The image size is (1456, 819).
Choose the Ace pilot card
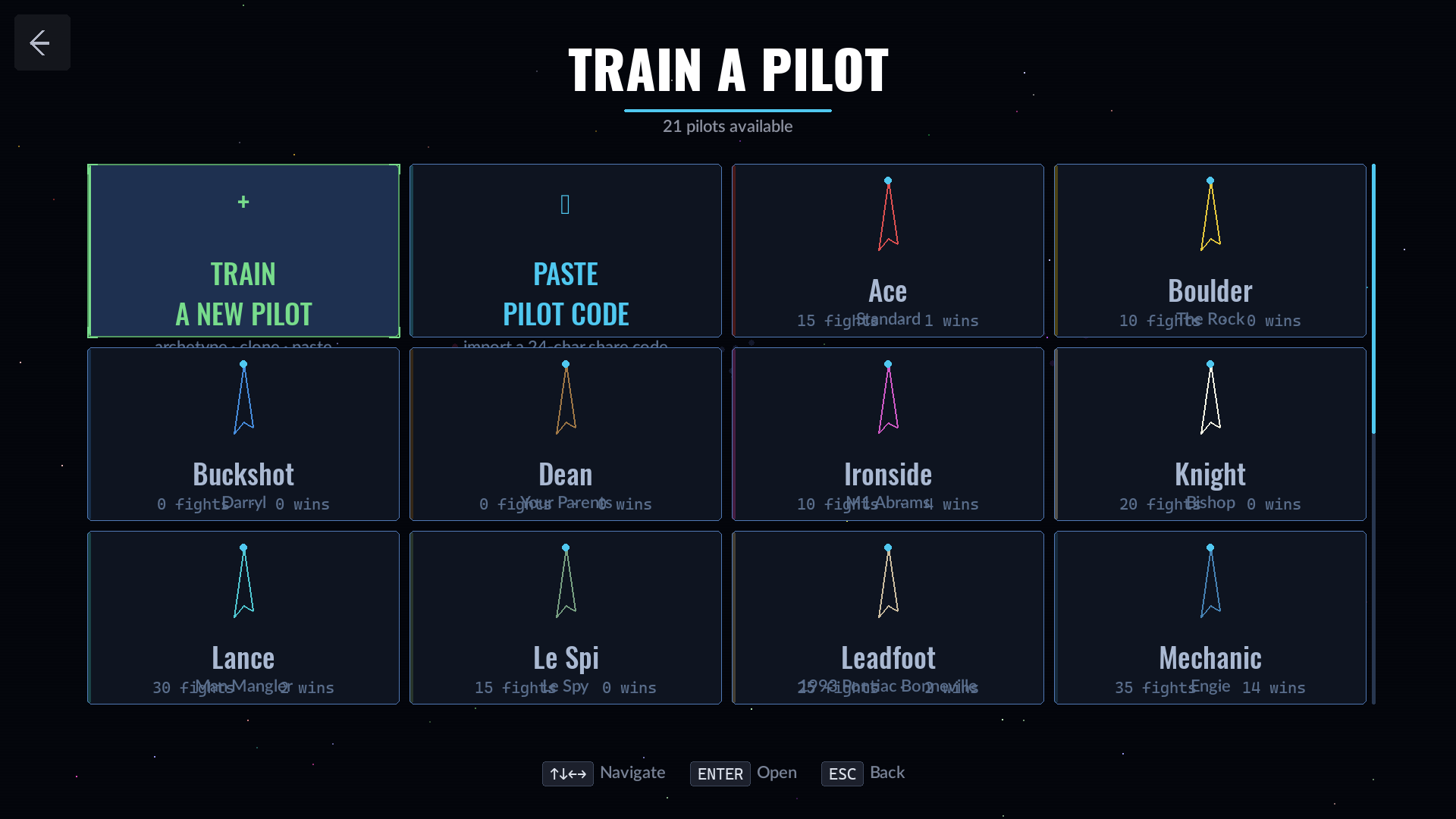(x=887, y=251)
